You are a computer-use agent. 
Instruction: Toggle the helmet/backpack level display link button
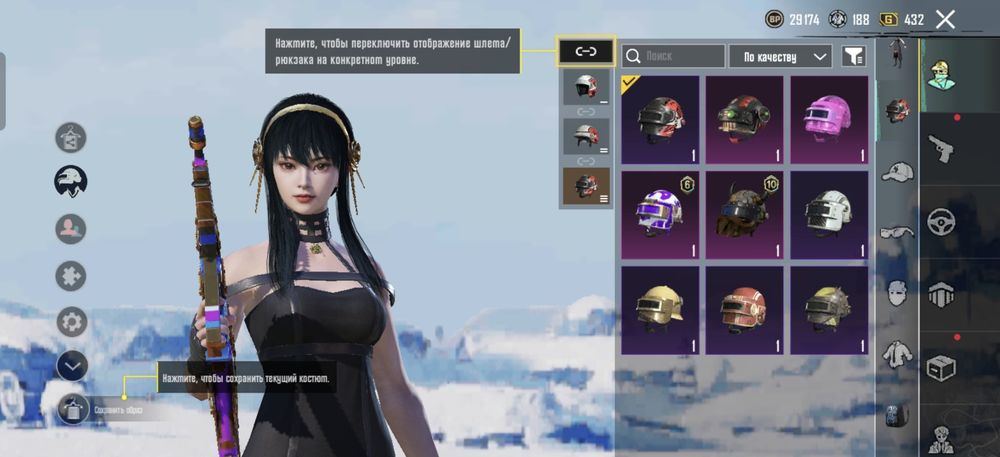click(x=586, y=52)
